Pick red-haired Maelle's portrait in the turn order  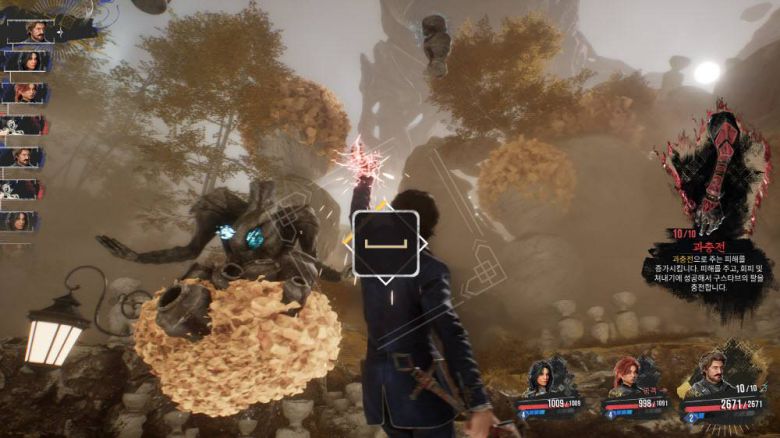(24, 93)
